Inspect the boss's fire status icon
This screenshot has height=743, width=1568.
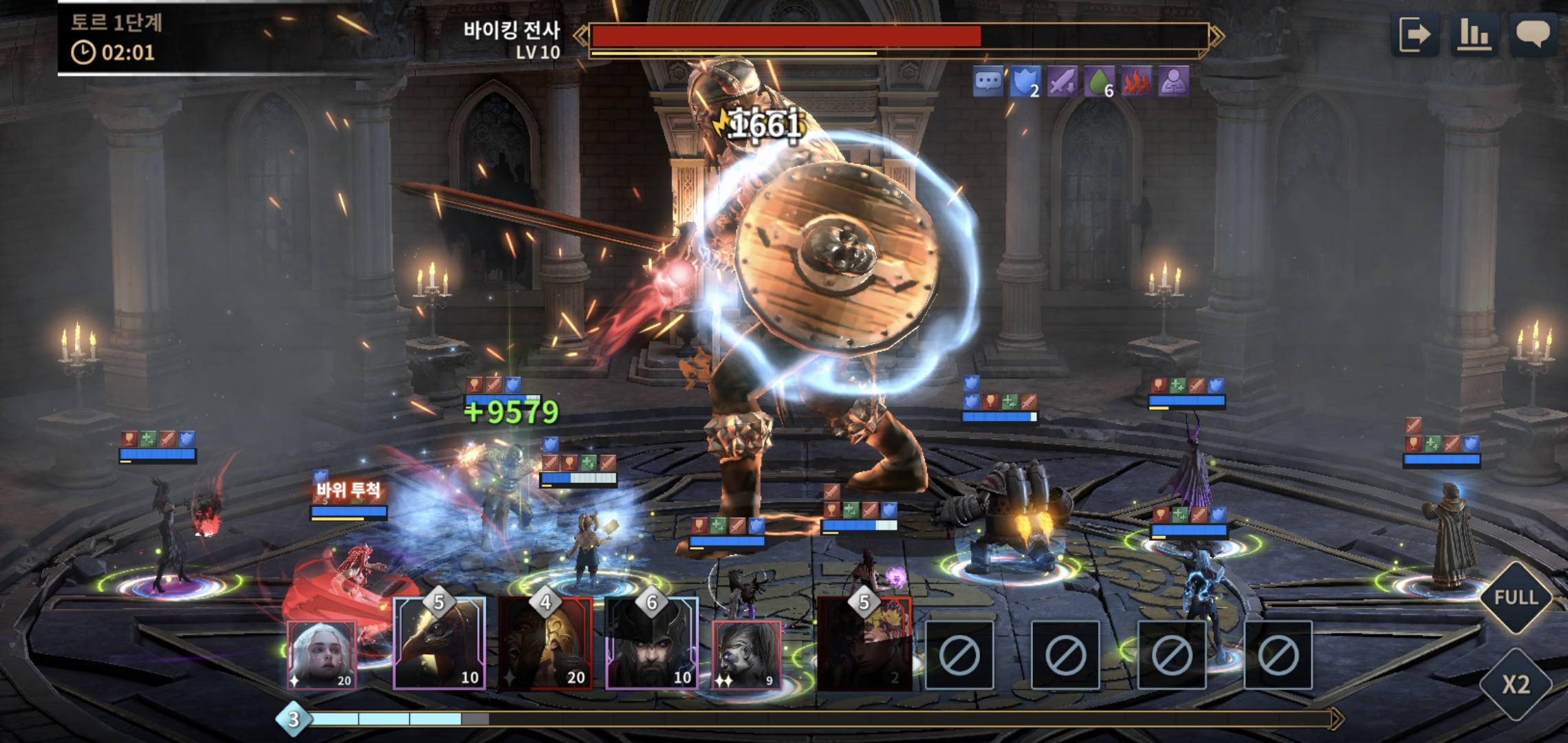pos(1136,83)
